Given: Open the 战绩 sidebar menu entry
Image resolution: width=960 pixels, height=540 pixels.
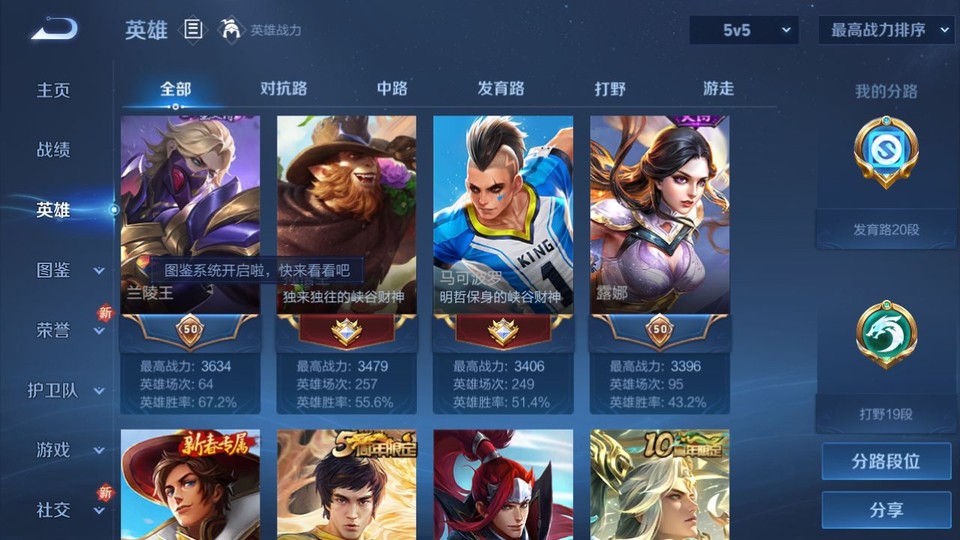Looking at the screenshot, I should (x=54, y=150).
